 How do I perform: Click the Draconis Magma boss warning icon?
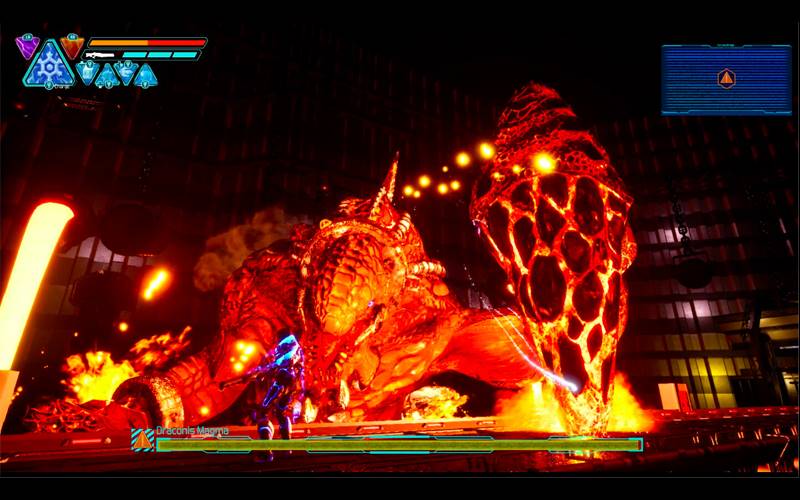[x=143, y=439]
